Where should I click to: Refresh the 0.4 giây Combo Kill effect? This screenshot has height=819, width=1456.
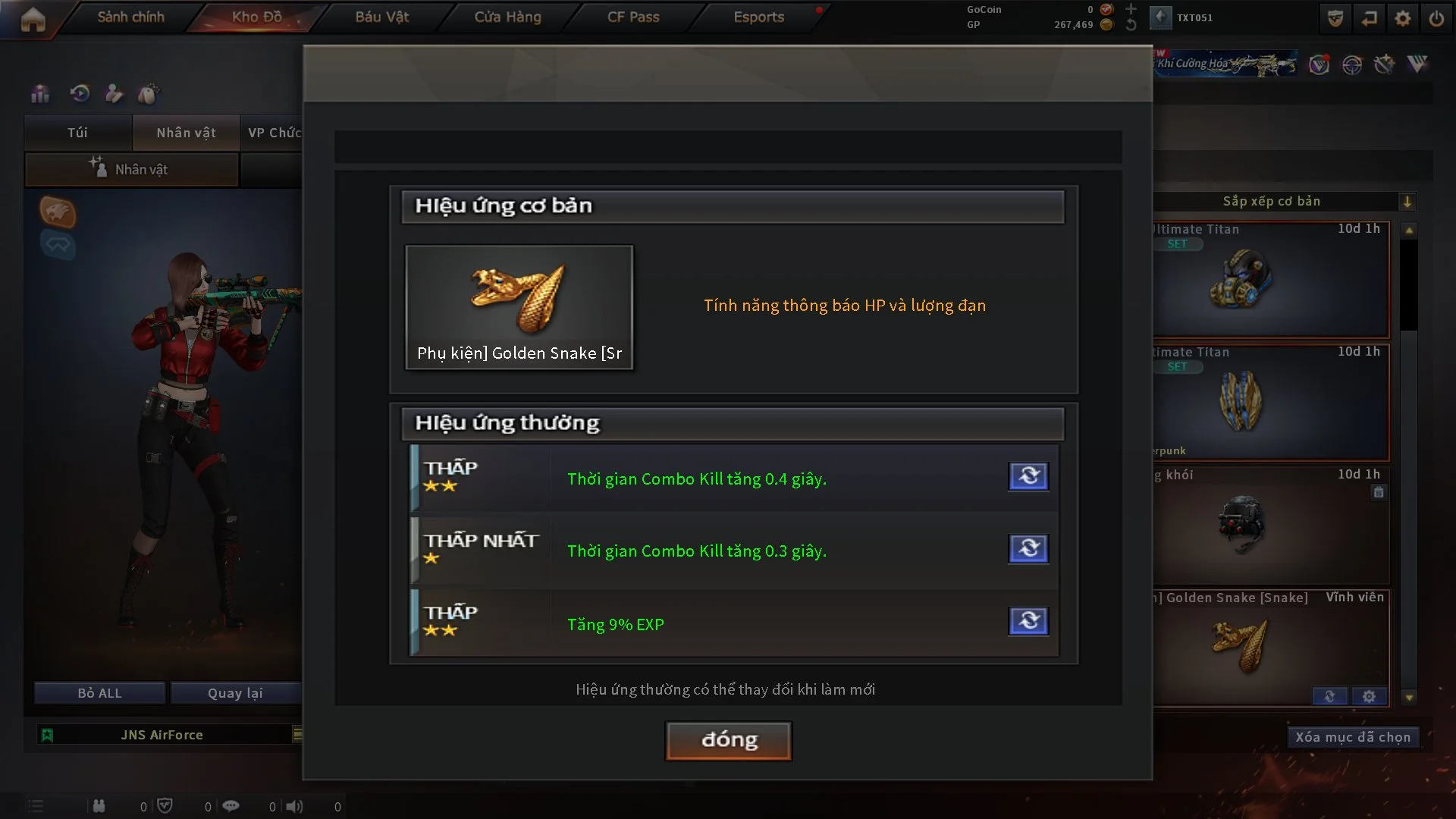(x=1028, y=476)
